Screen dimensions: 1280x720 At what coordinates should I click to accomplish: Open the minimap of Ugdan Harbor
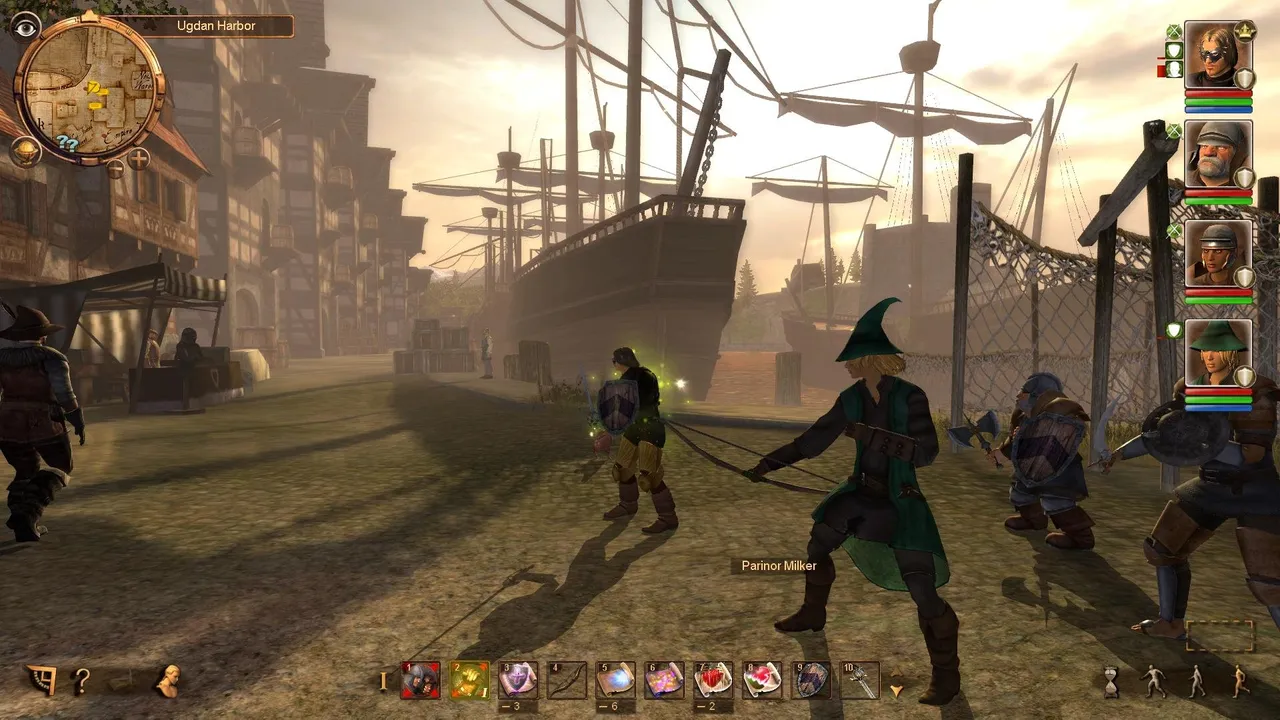[x=88, y=90]
